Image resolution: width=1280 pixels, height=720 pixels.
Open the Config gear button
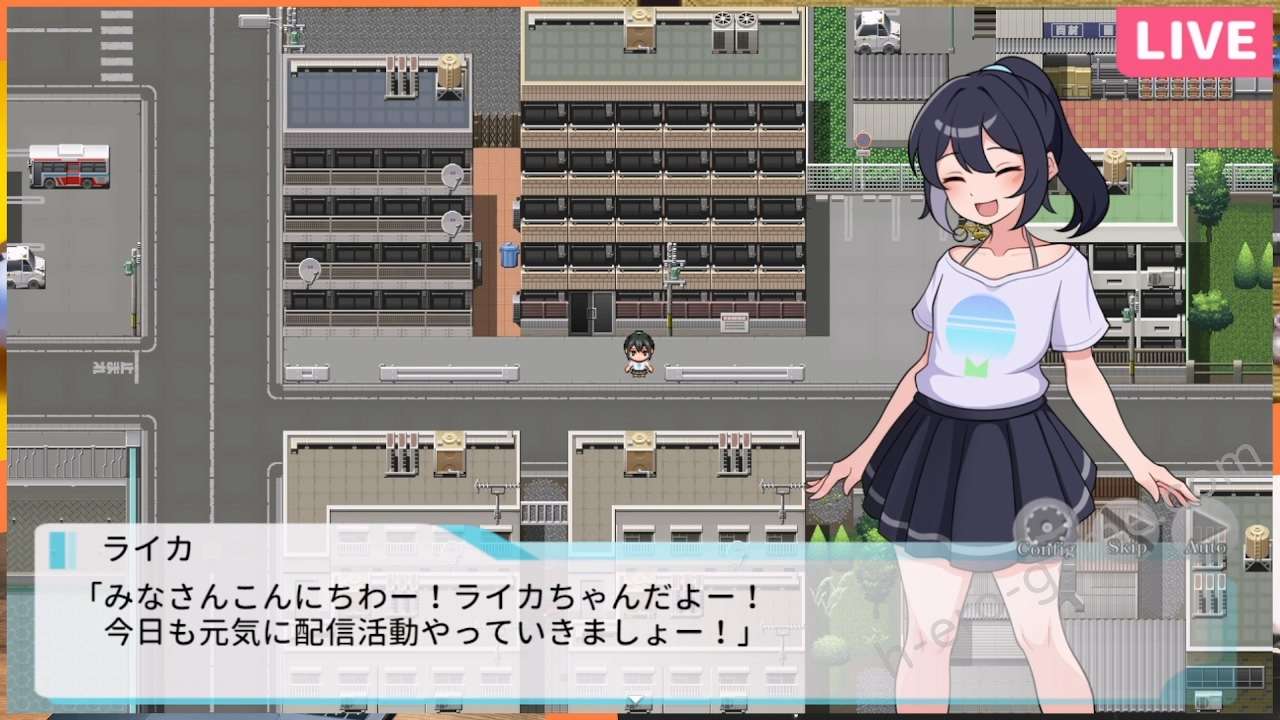pyautogui.click(x=1045, y=530)
